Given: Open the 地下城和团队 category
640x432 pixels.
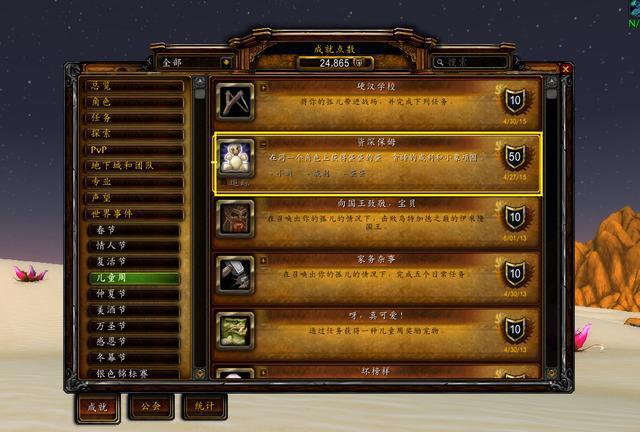Looking at the screenshot, I should pyautogui.click(x=133, y=166).
